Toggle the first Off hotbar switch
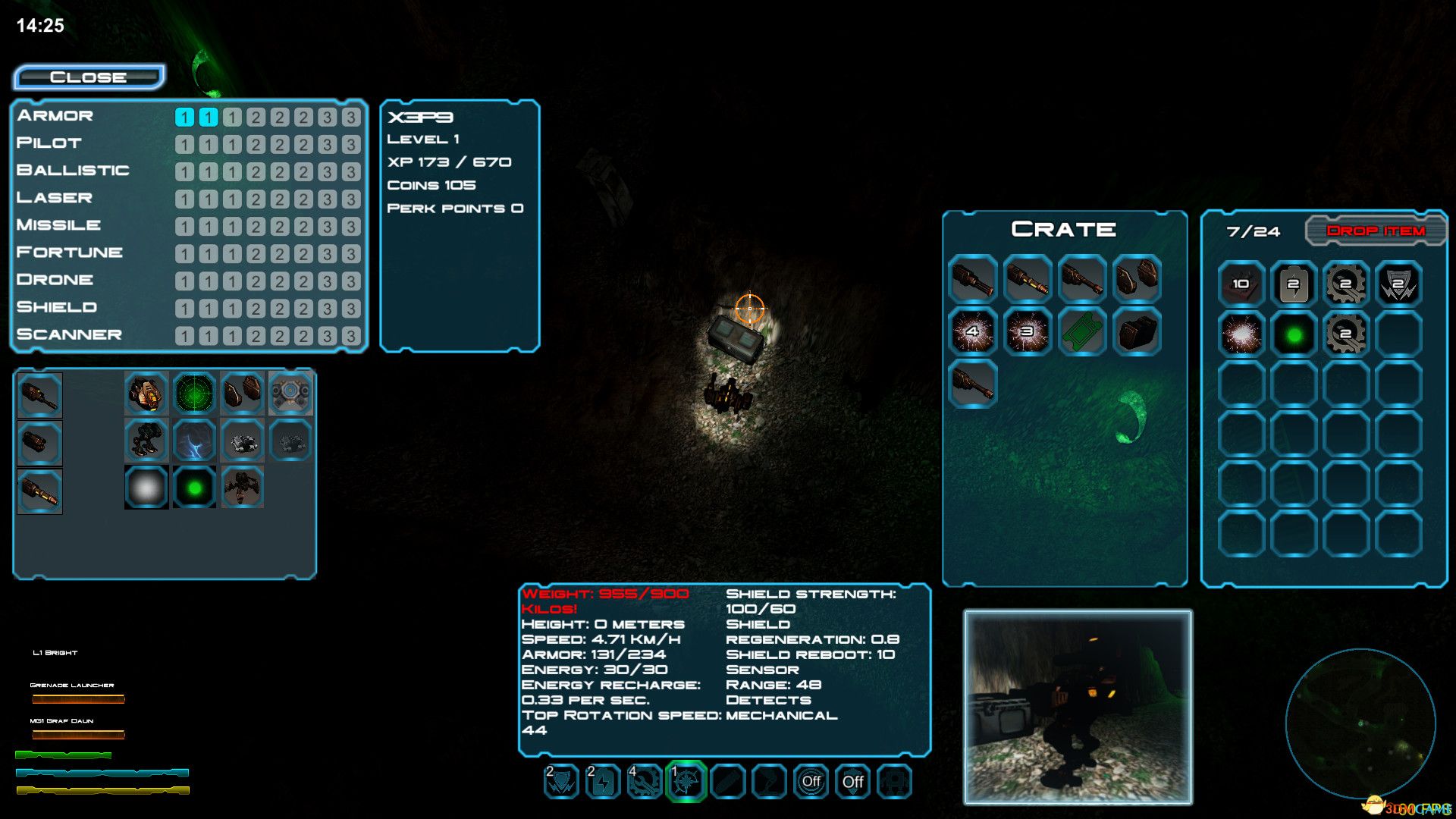The height and width of the screenshot is (819, 1456). 811,781
